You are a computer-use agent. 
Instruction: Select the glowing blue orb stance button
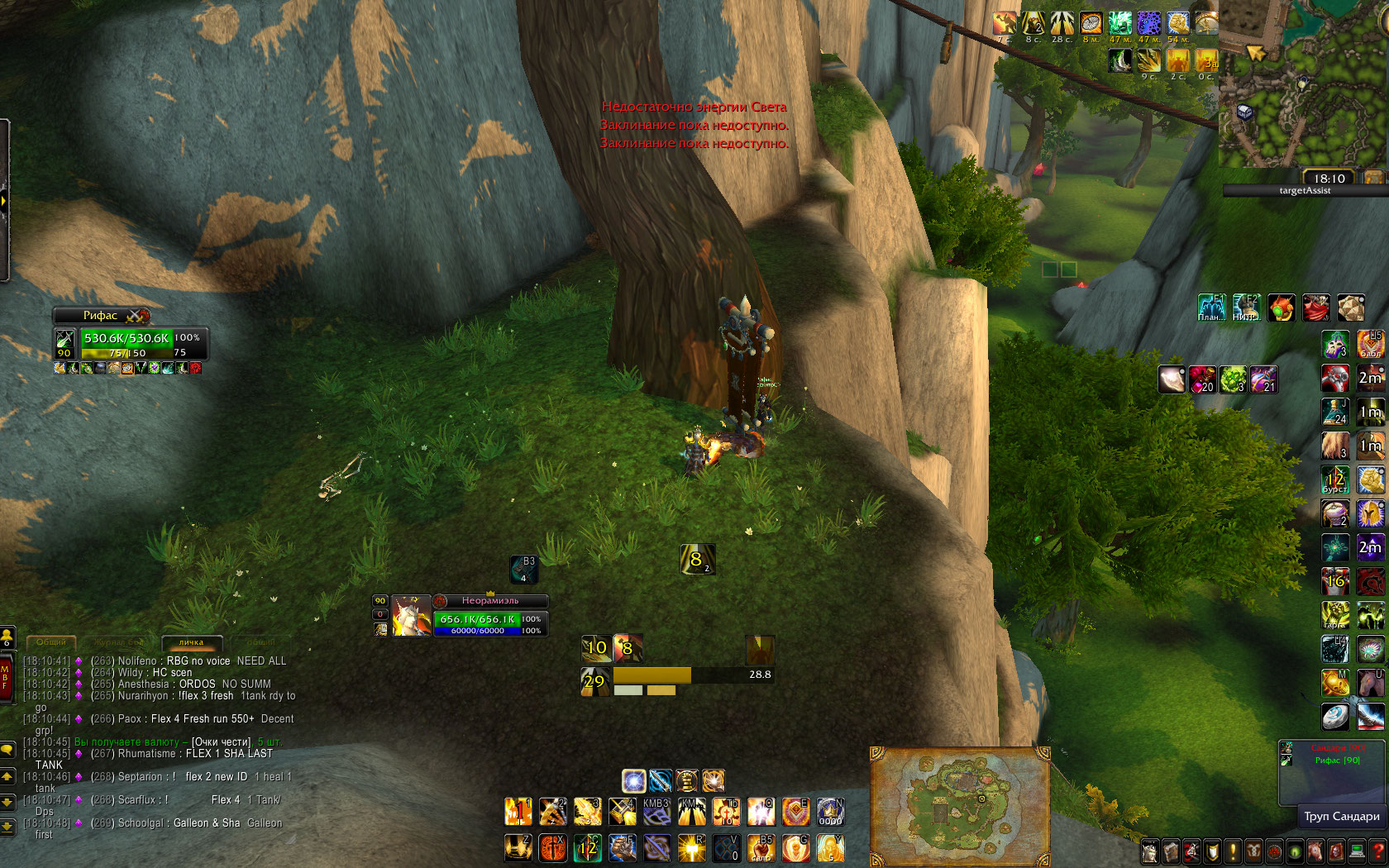coord(634,780)
